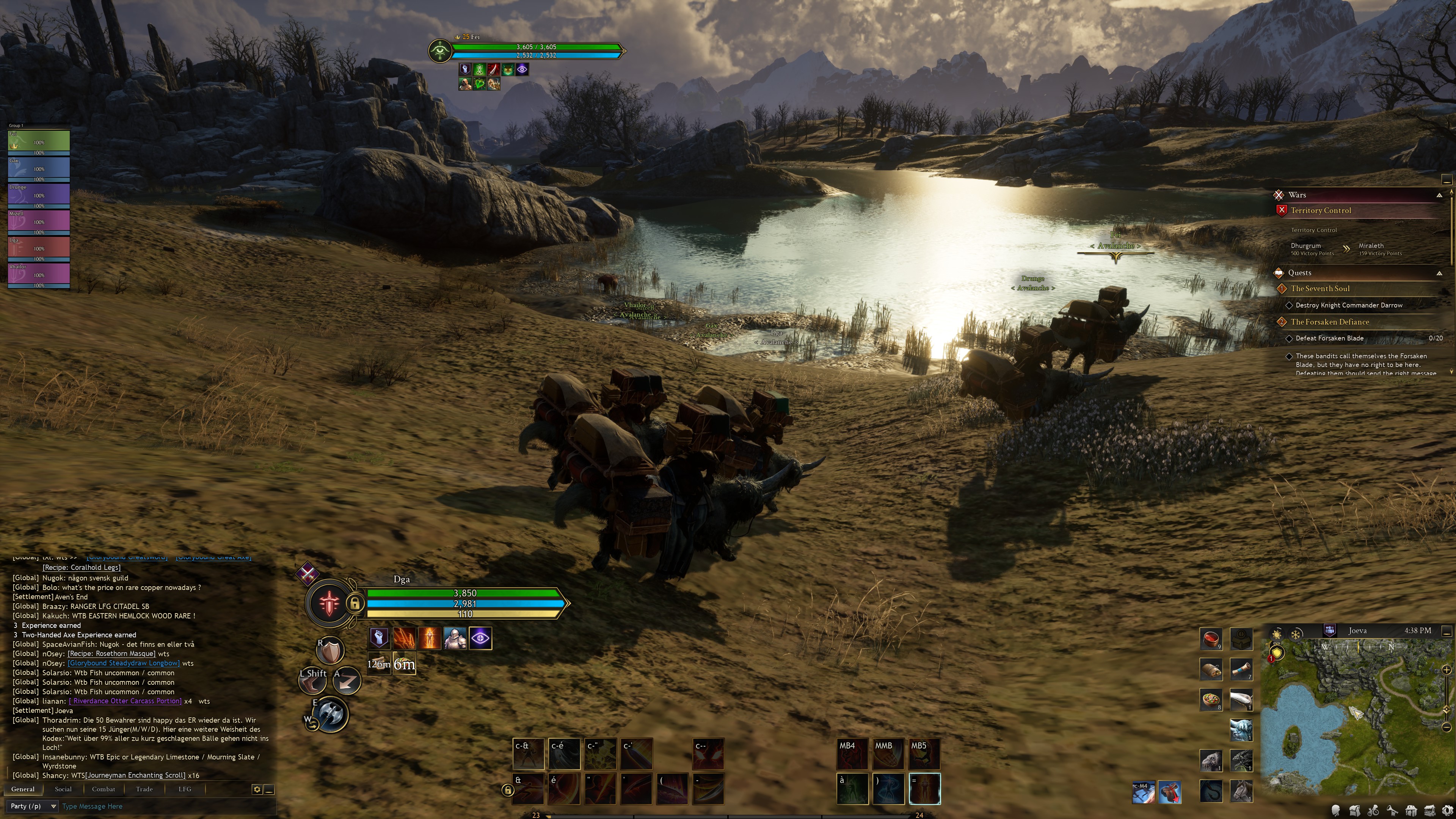Select the fishing hook slot
Viewport: 1456px width, 819px height.
pos(1211,791)
